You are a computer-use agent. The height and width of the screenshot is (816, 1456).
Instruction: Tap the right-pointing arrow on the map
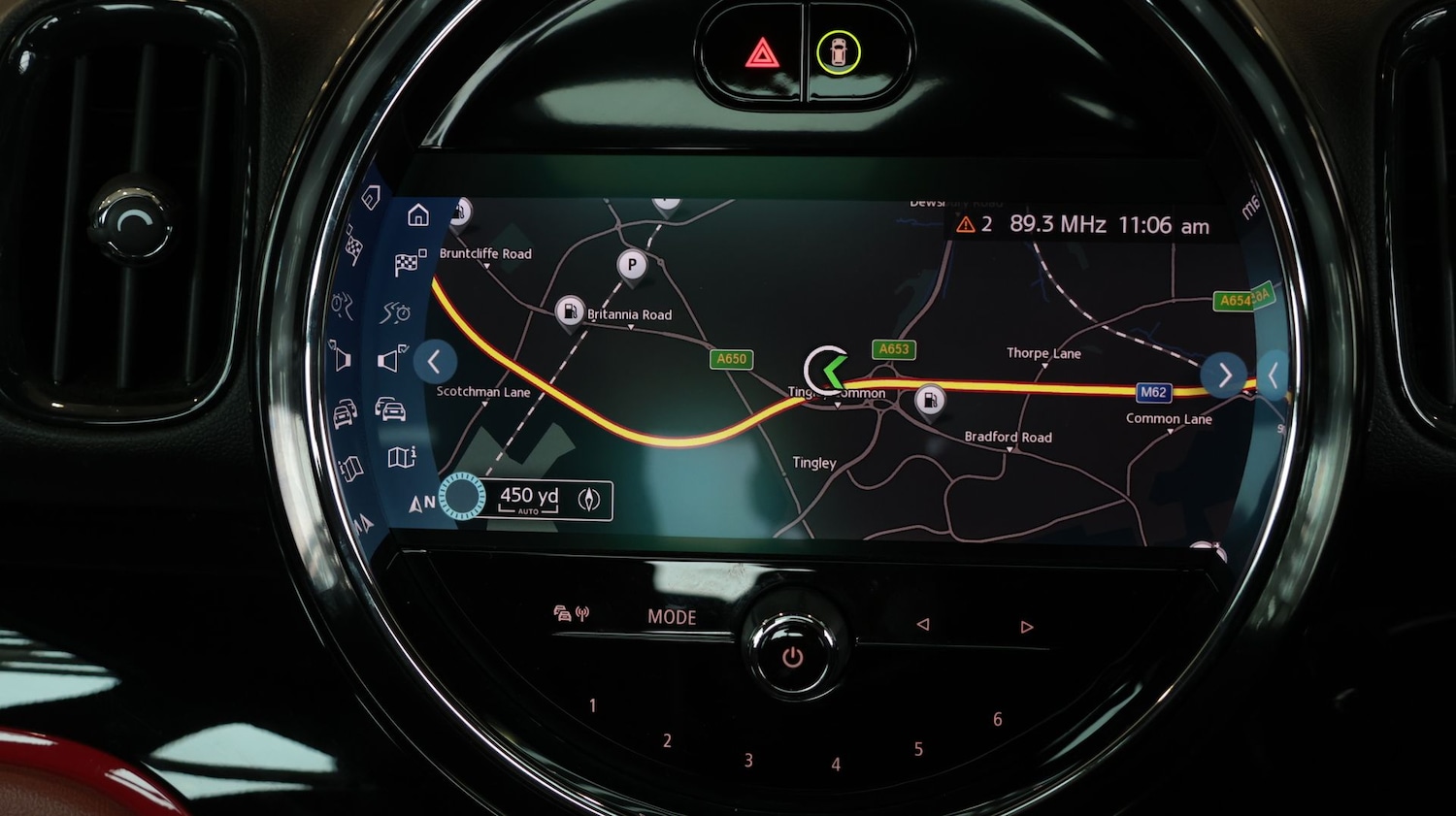click(x=1224, y=374)
